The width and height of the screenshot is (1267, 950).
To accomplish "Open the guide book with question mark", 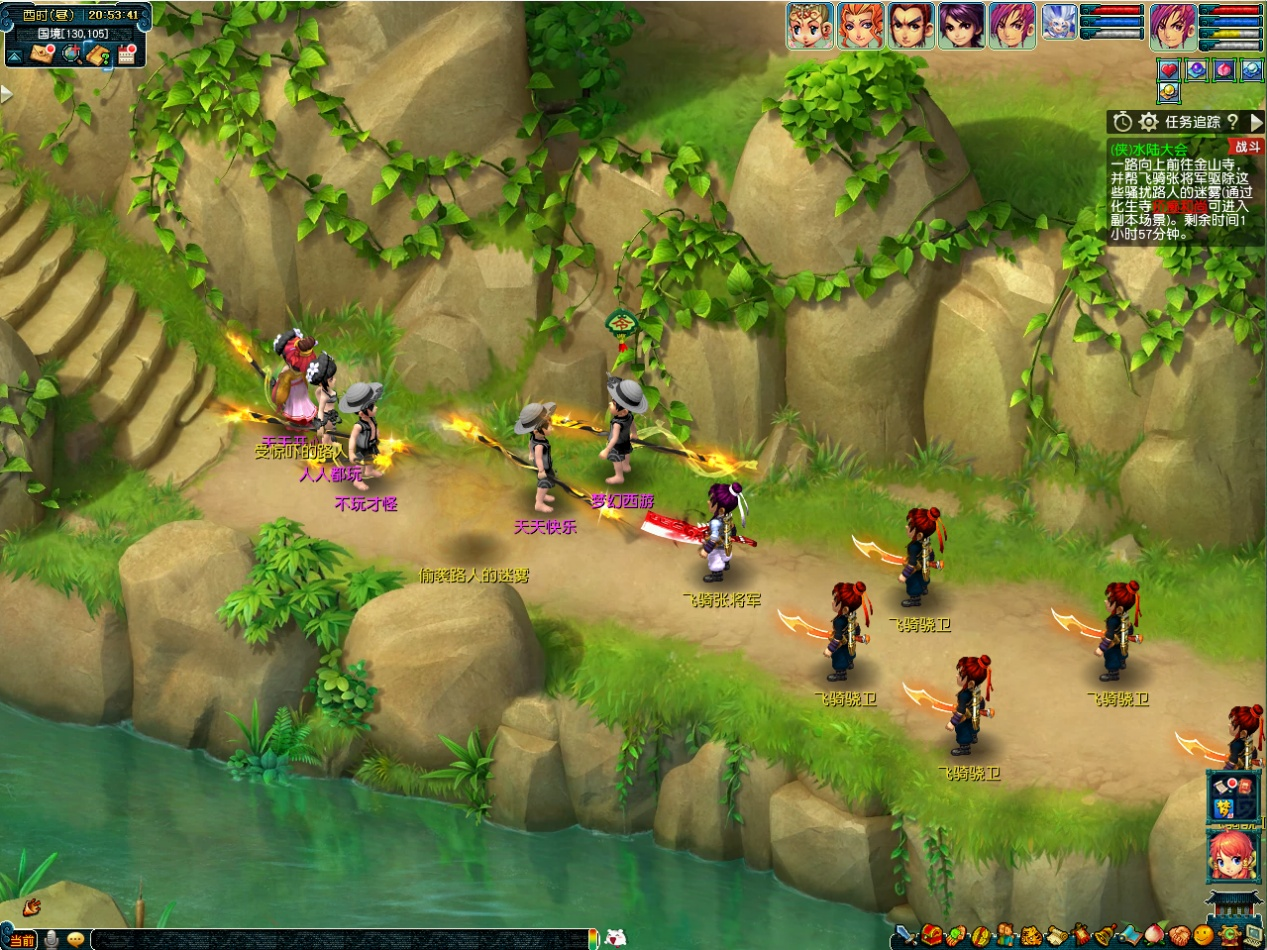I will pos(98,55).
